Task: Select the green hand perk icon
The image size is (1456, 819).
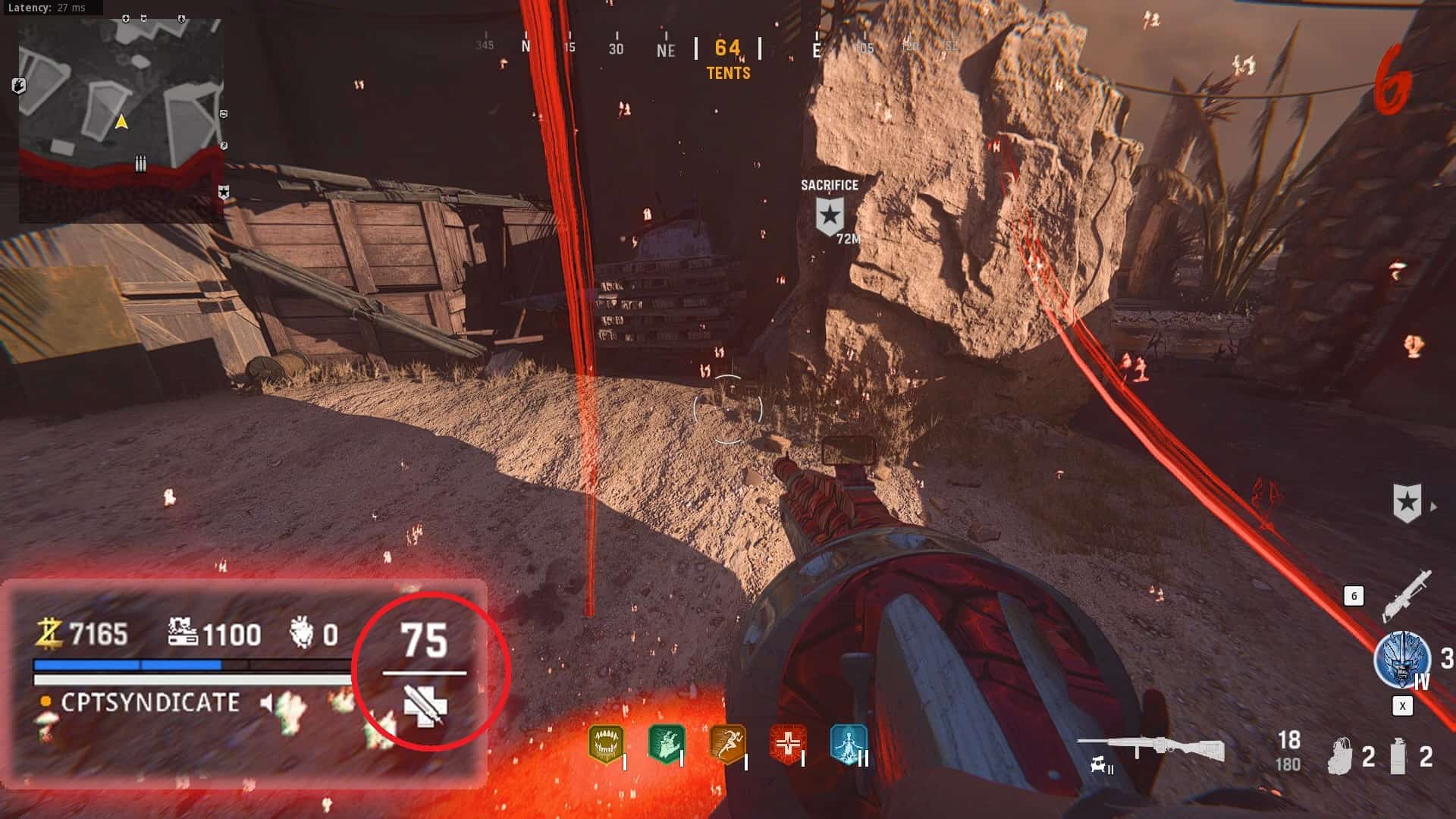Action: point(667,742)
